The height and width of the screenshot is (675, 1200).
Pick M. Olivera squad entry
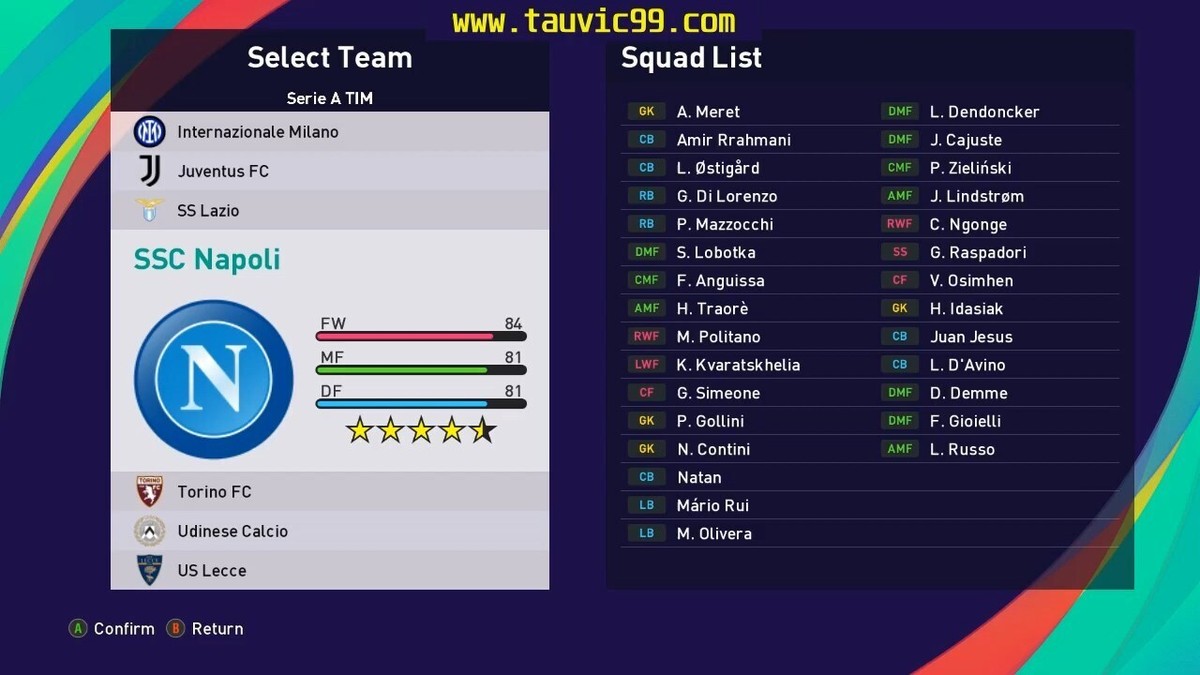coord(714,534)
